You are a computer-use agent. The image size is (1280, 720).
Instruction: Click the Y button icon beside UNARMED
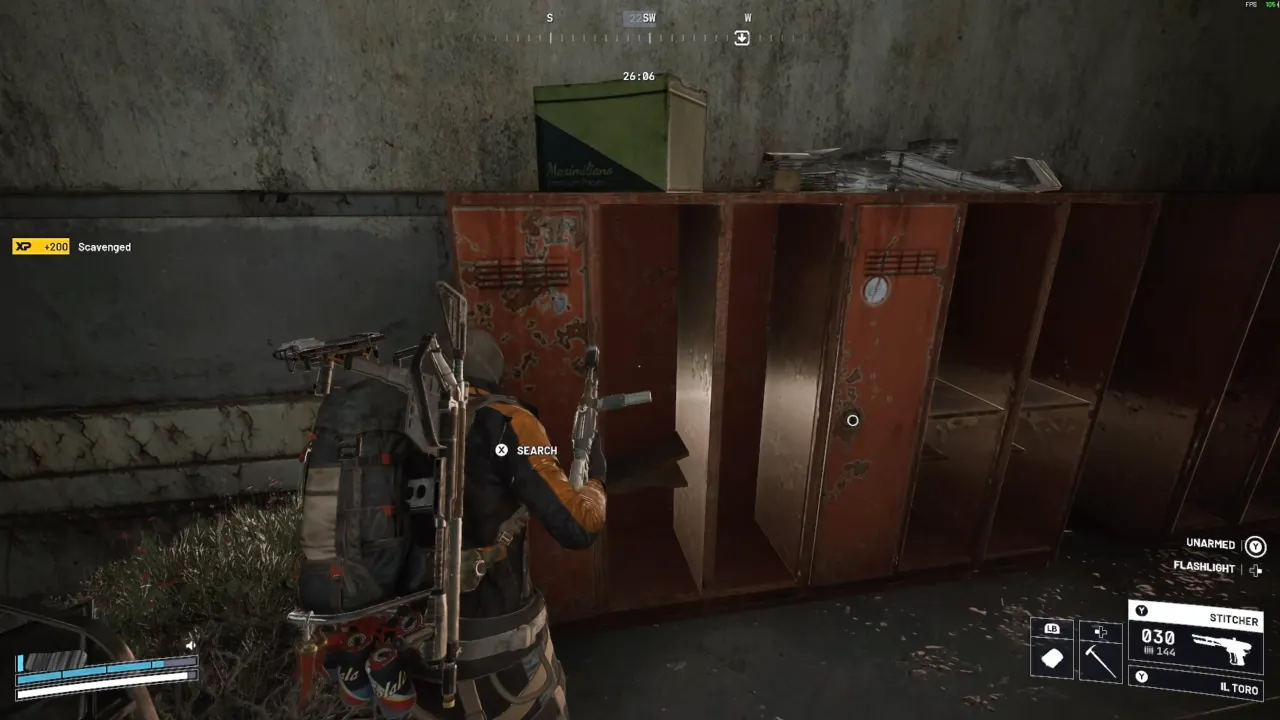1255,544
